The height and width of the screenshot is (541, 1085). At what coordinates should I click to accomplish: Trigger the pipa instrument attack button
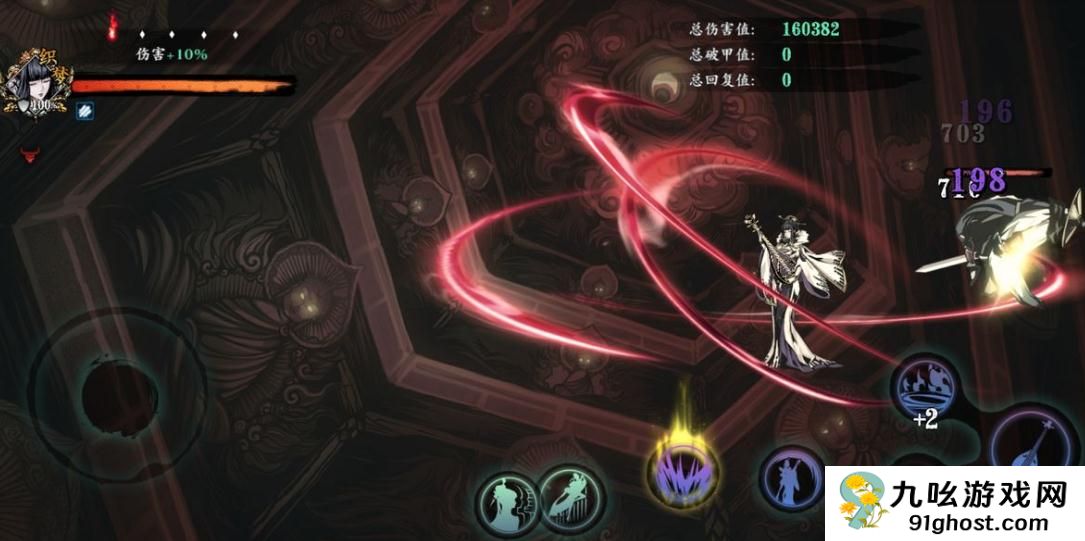click(x=1036, y=447)
